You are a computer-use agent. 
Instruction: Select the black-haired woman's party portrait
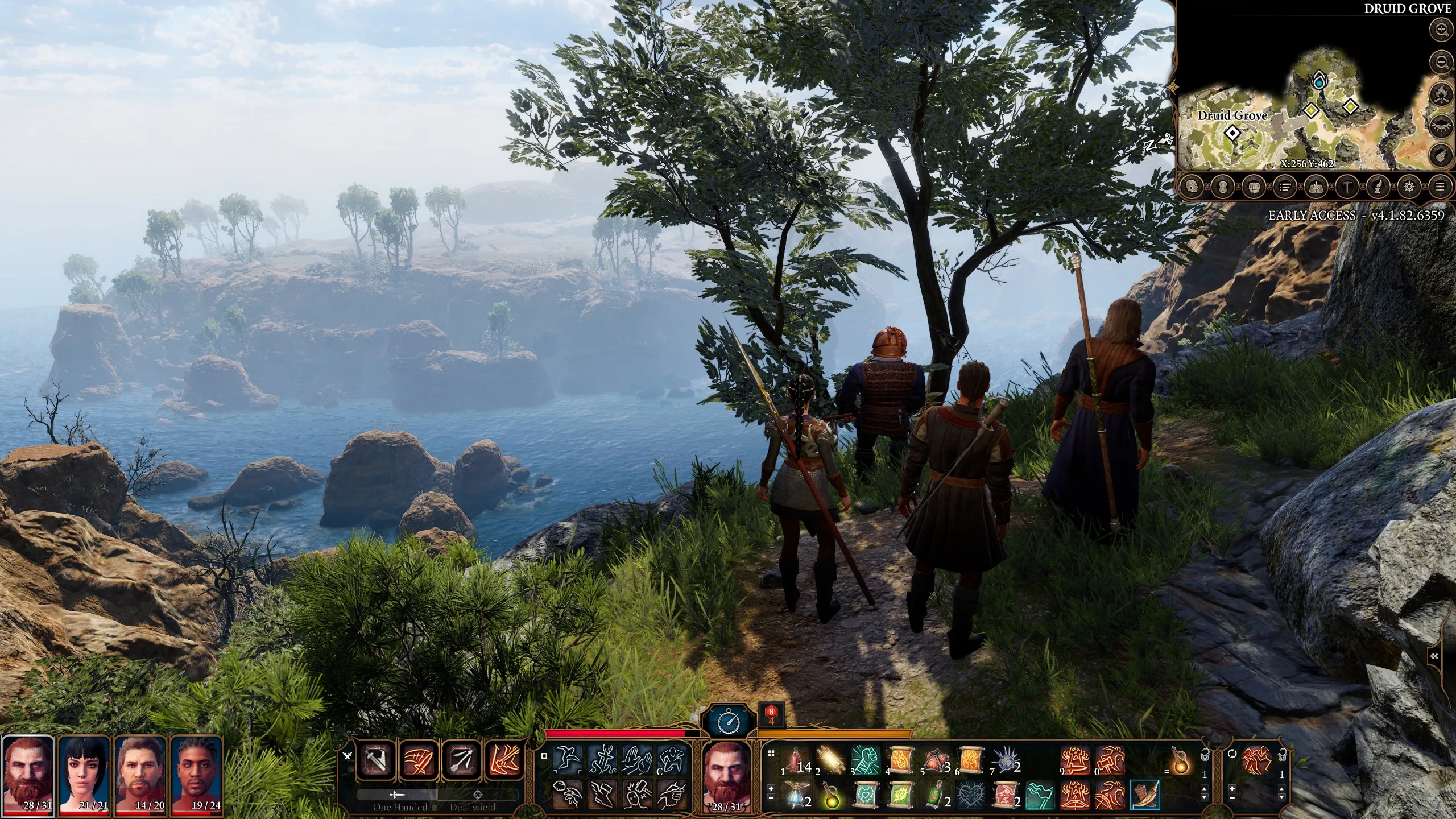[x=84, y=774]
